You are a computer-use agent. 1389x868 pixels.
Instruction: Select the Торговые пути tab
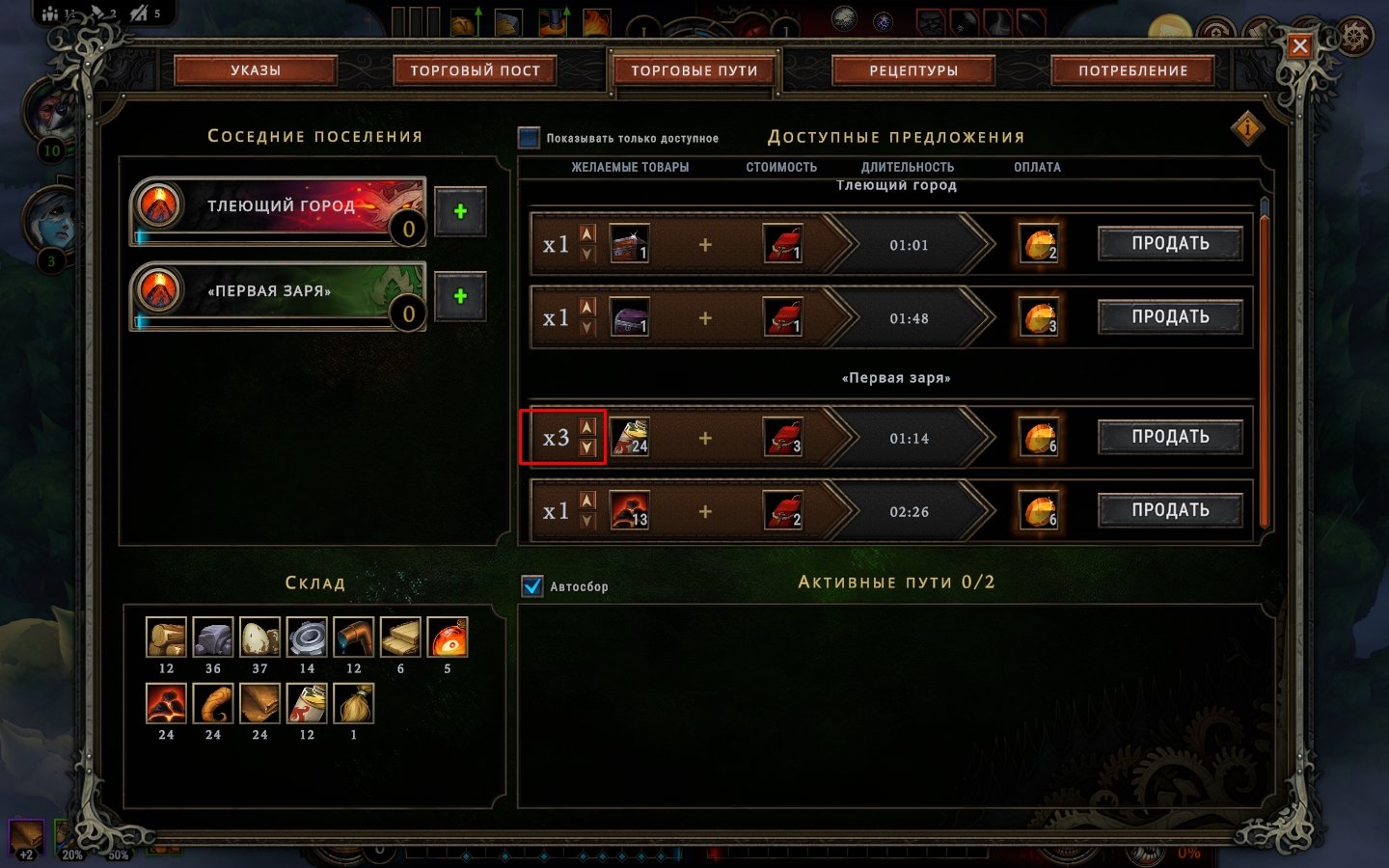[x=694, y=70]
